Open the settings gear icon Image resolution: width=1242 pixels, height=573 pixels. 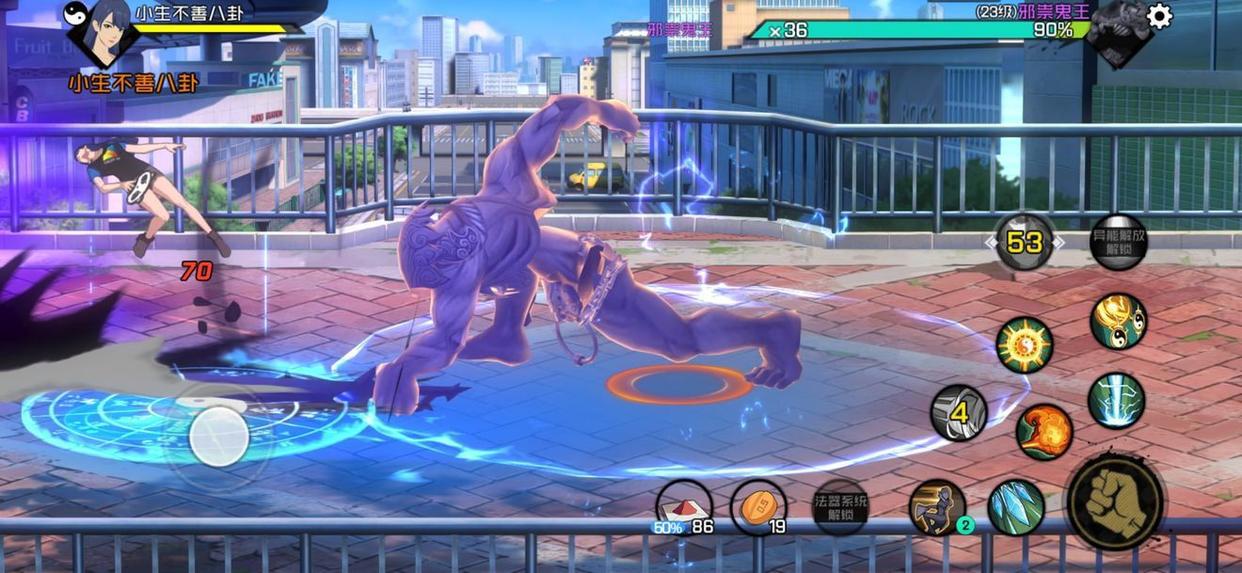pyautogui.click(x=1159, y=17)
